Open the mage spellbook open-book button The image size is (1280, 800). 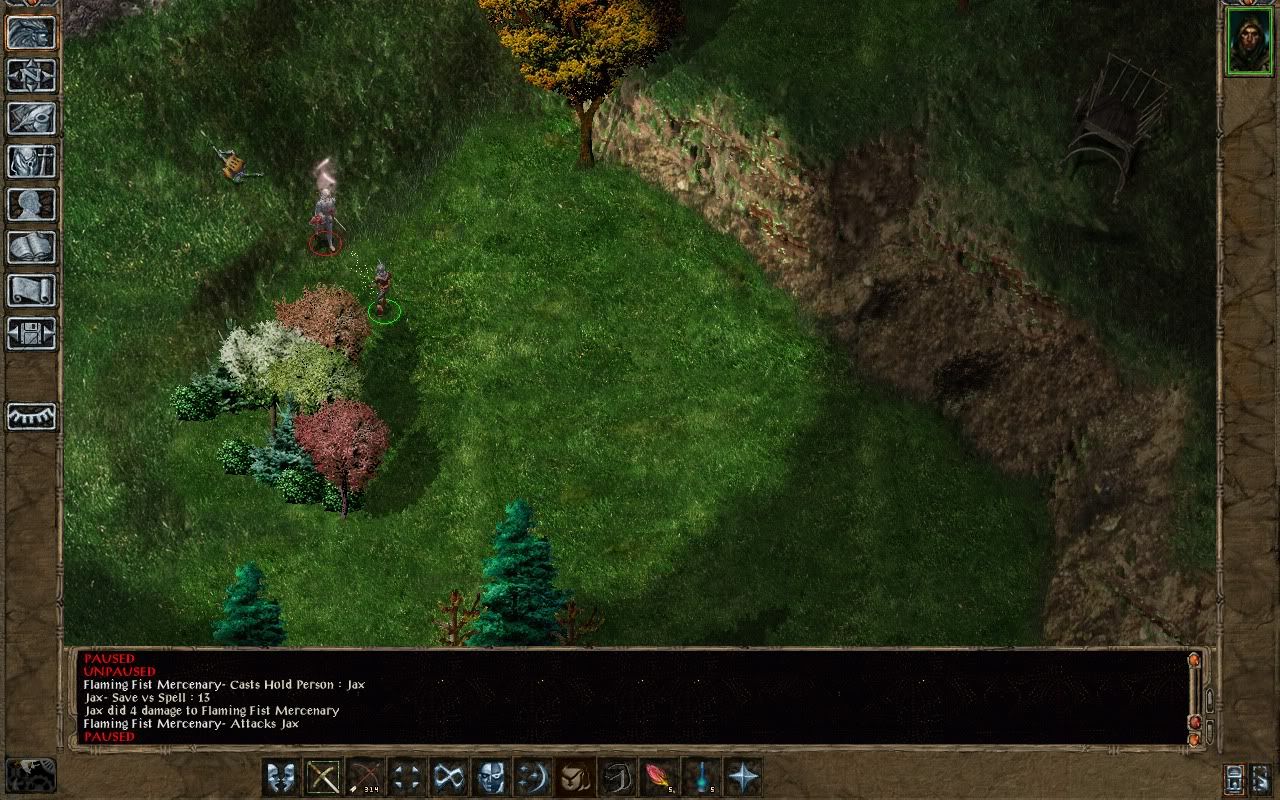point(32,247)
